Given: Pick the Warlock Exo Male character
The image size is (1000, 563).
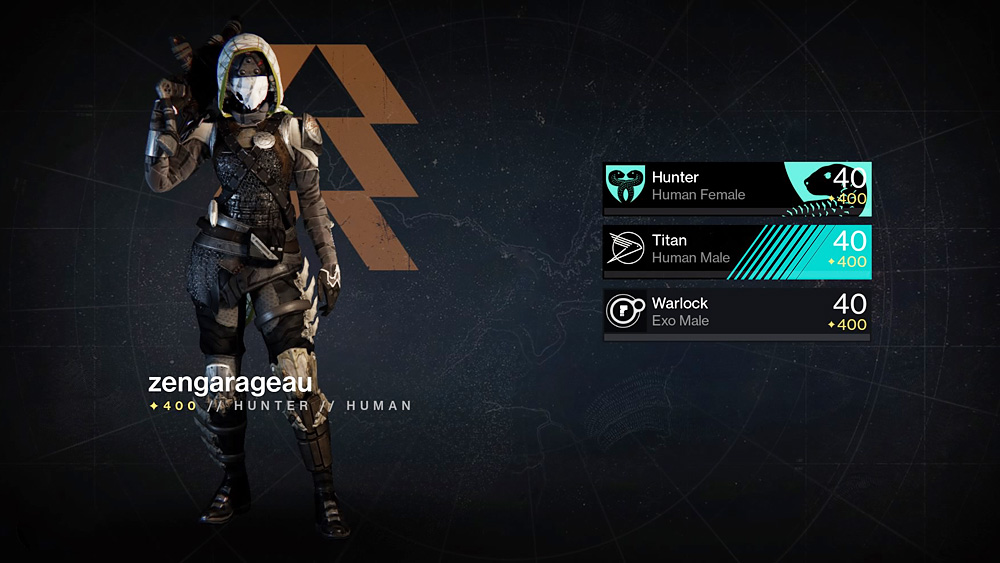Looking at the screenshot, I should pyautogui.click(x=737, y=312).
